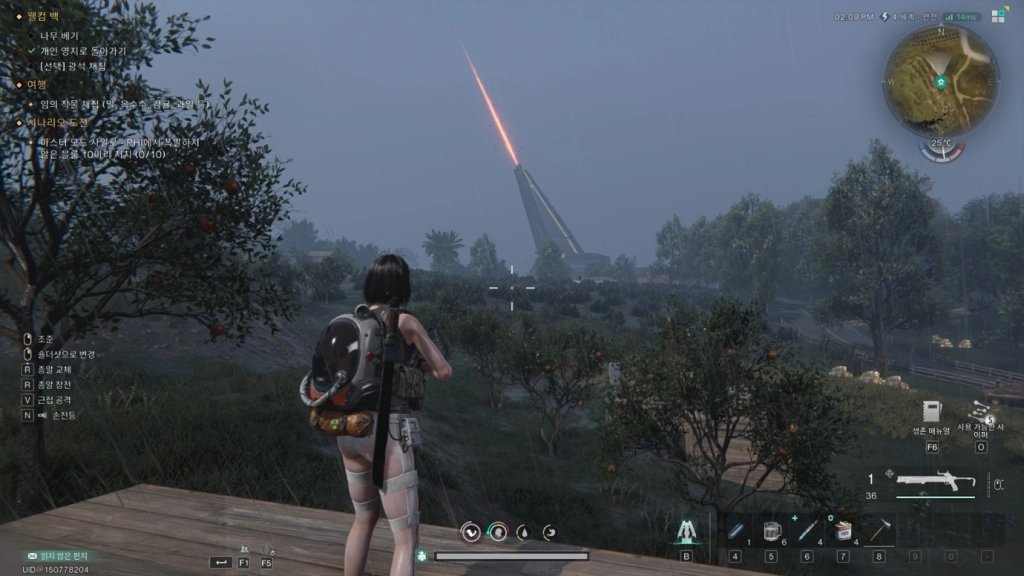Click the green home marker on minimap

(x=941, y=82)
